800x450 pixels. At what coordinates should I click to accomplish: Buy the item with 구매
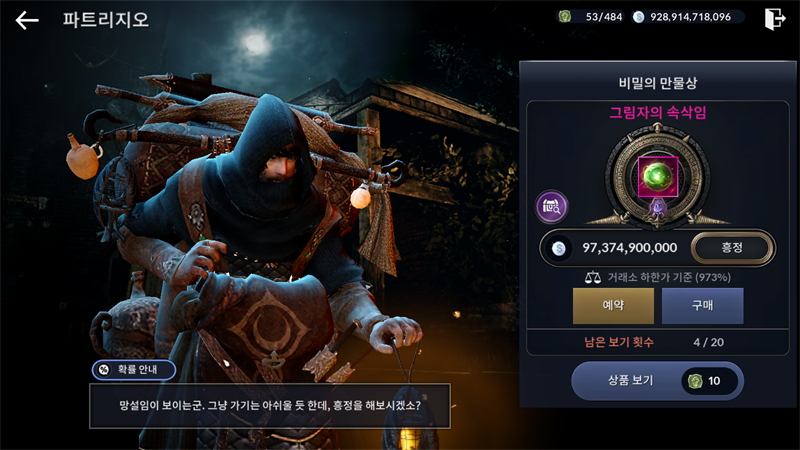coord(702,306)
